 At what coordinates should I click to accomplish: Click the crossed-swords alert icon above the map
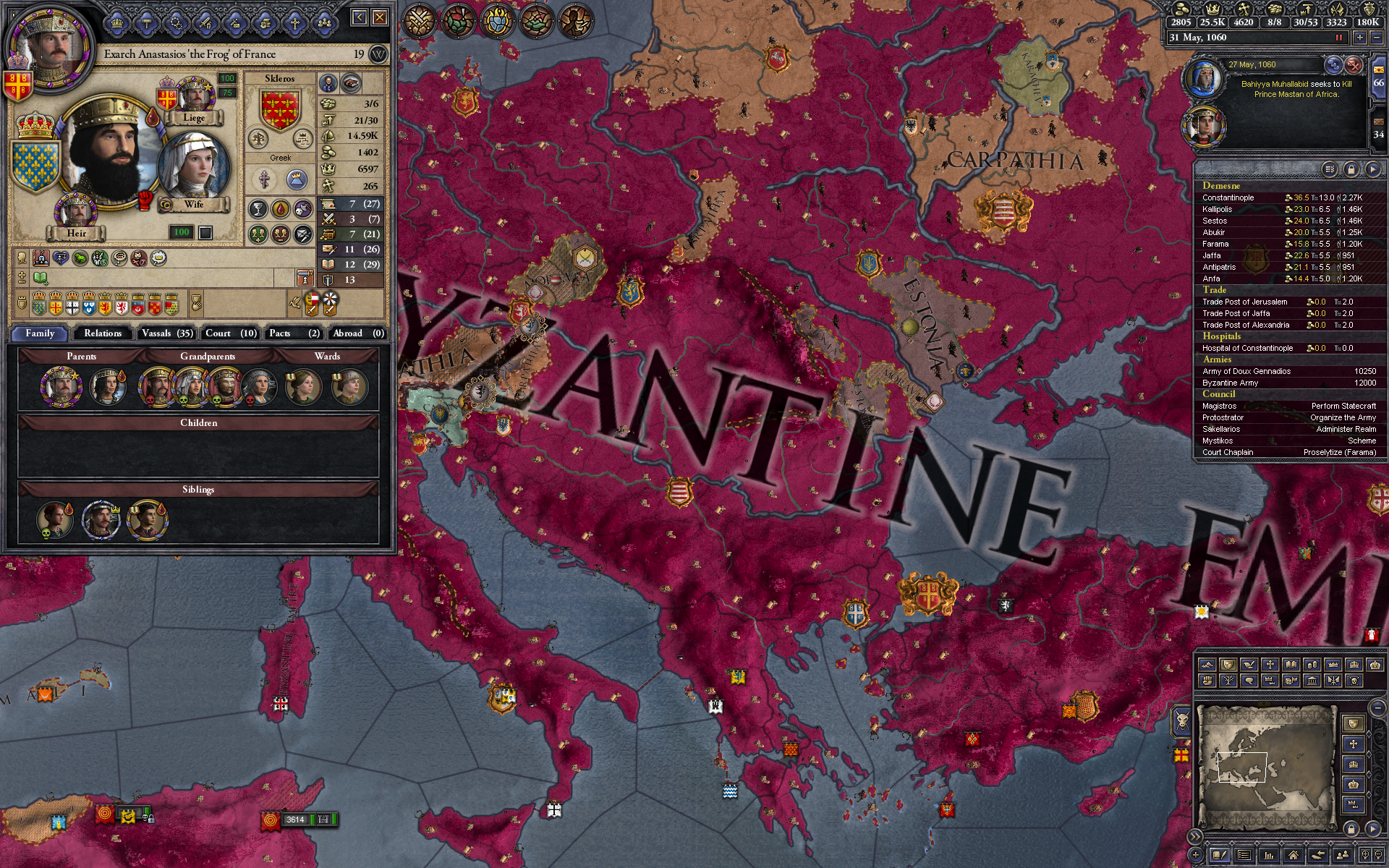point(420,20)
